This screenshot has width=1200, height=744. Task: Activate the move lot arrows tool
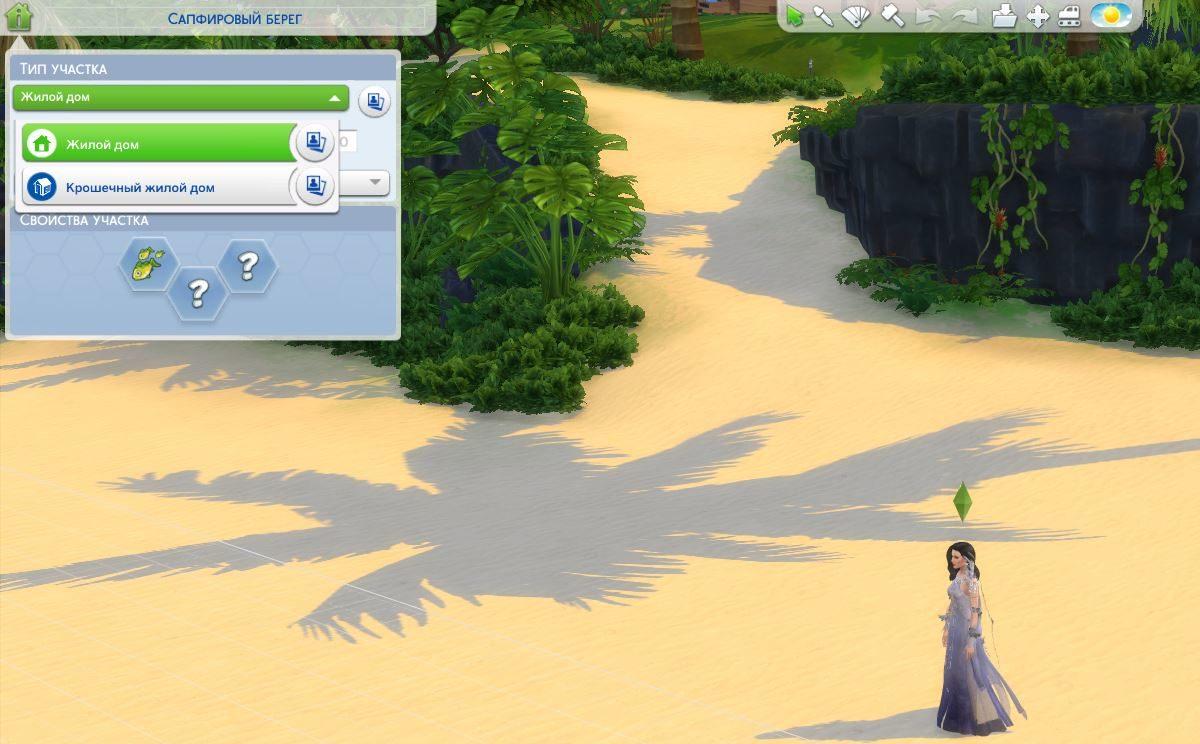1038,16
